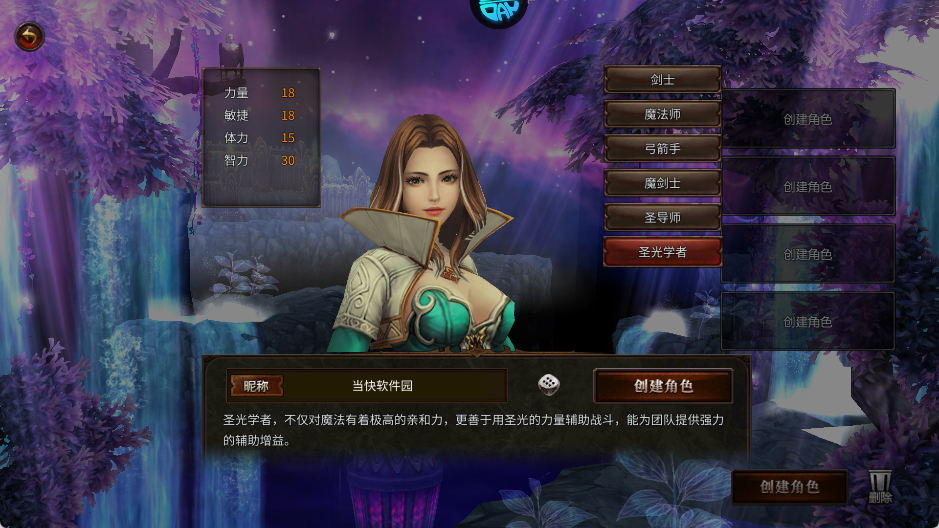Select the 圣导师 class
Viewport: 939px width, 528px height.
tap(662, 217)
